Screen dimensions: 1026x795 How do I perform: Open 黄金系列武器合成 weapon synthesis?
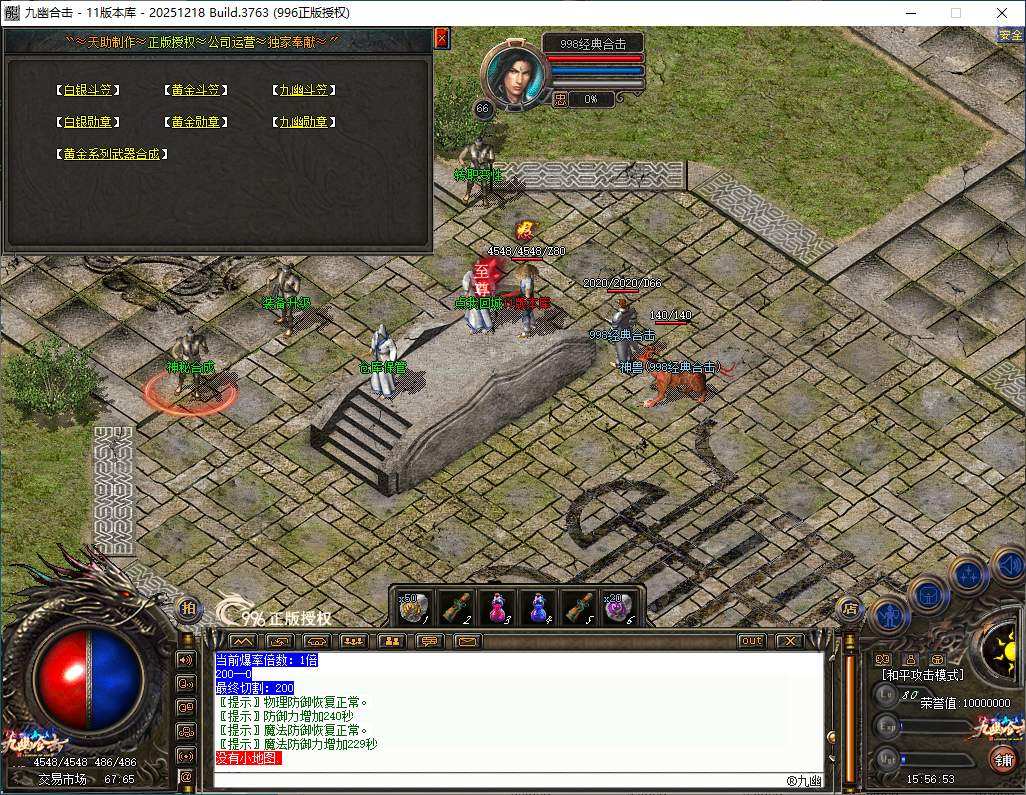[x=111, y=154]
